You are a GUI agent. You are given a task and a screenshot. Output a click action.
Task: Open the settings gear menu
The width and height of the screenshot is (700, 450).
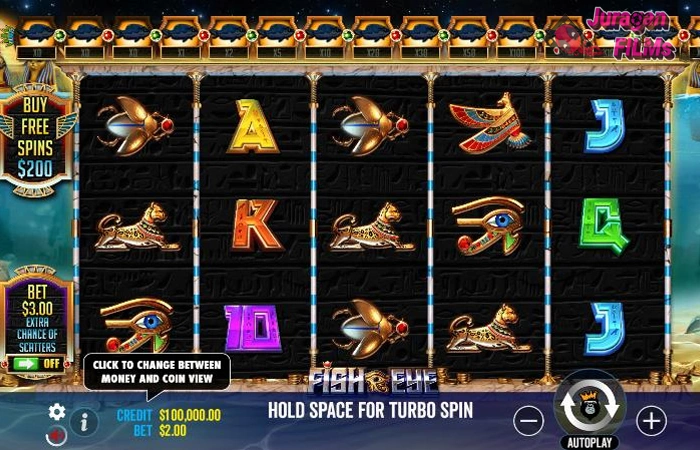click(x=57, y=411)
